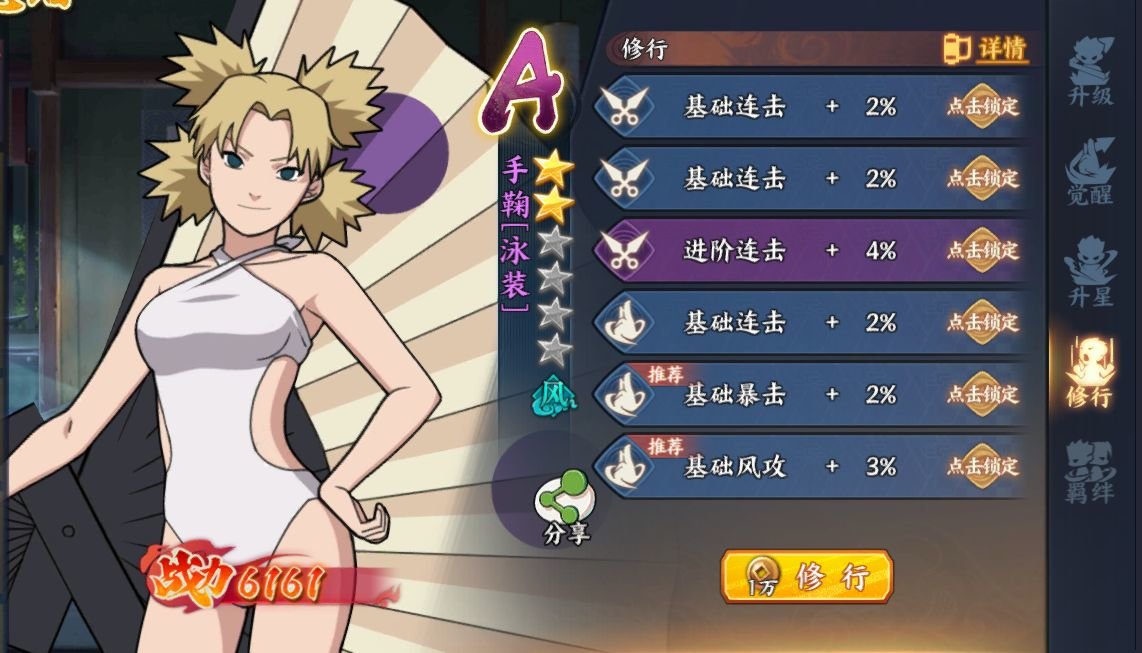
Task: Show the 羁绊 bonds tab
Action: (1089, 472)
